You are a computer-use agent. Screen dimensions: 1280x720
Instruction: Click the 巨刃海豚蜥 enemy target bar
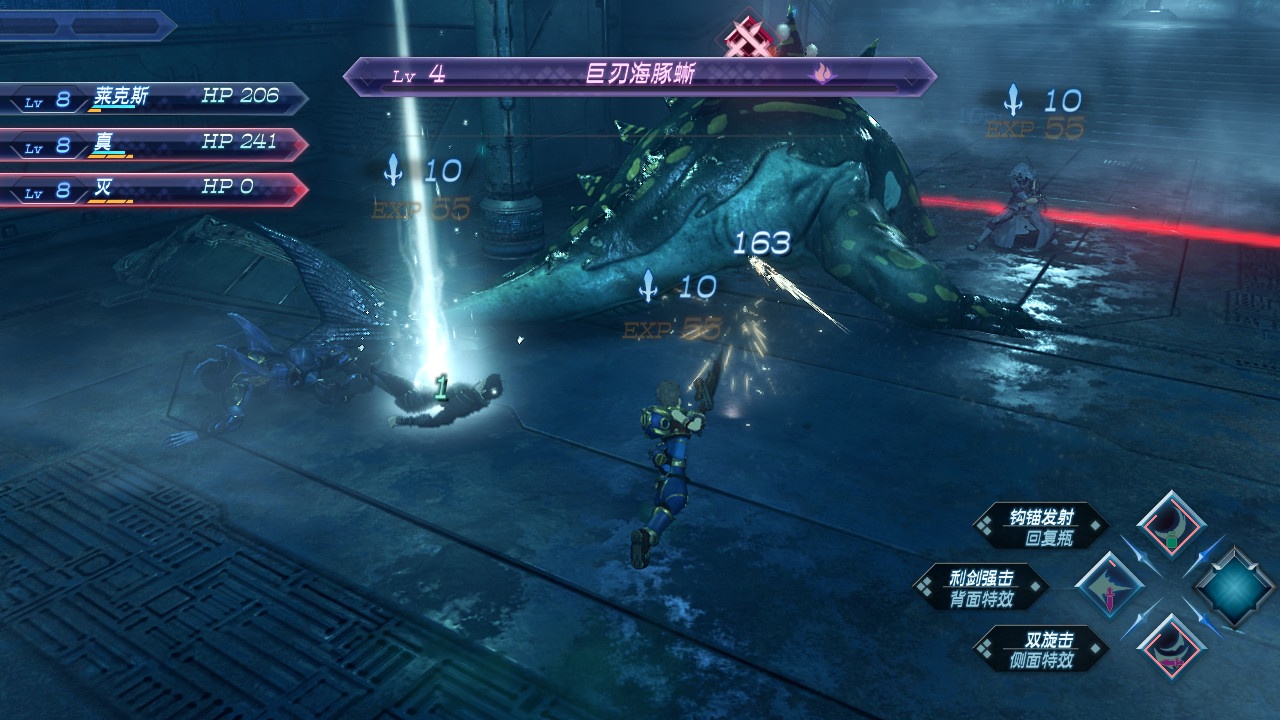click(640, 76)
